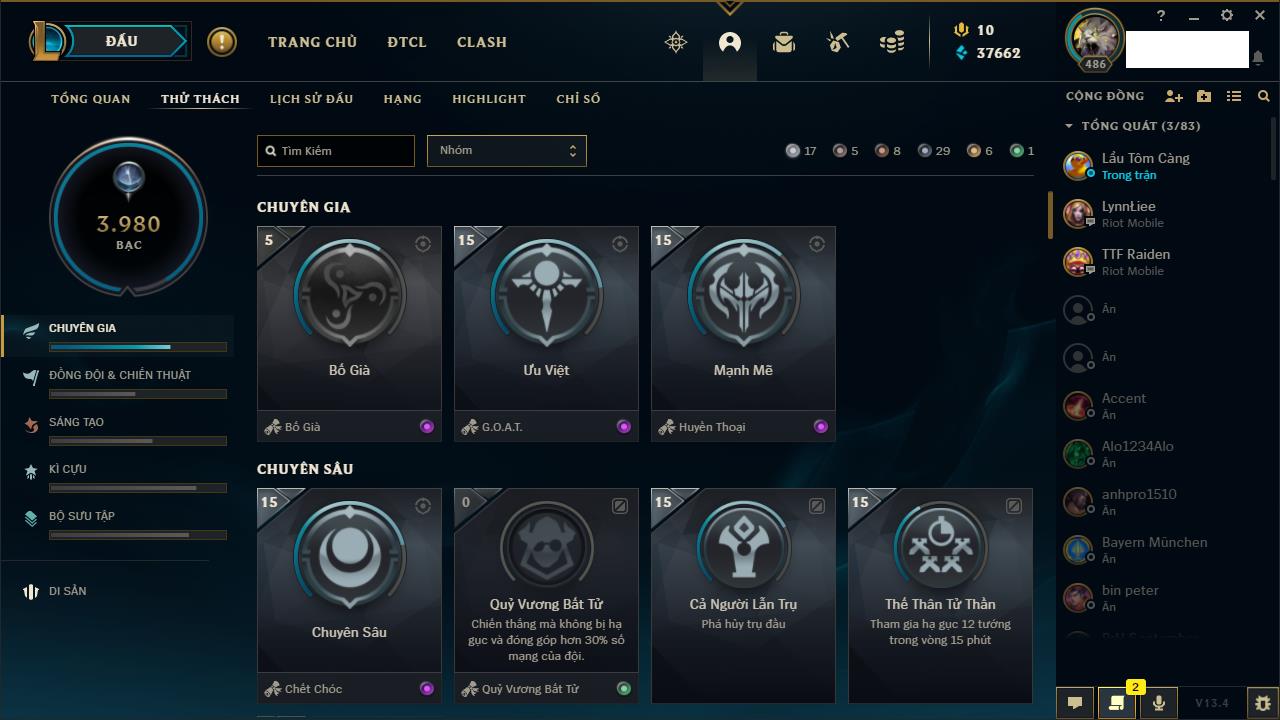Click friend Lẩu Tôm Càng in the list
Viewport: 1280px width, 720px height.
[1145, 165]
